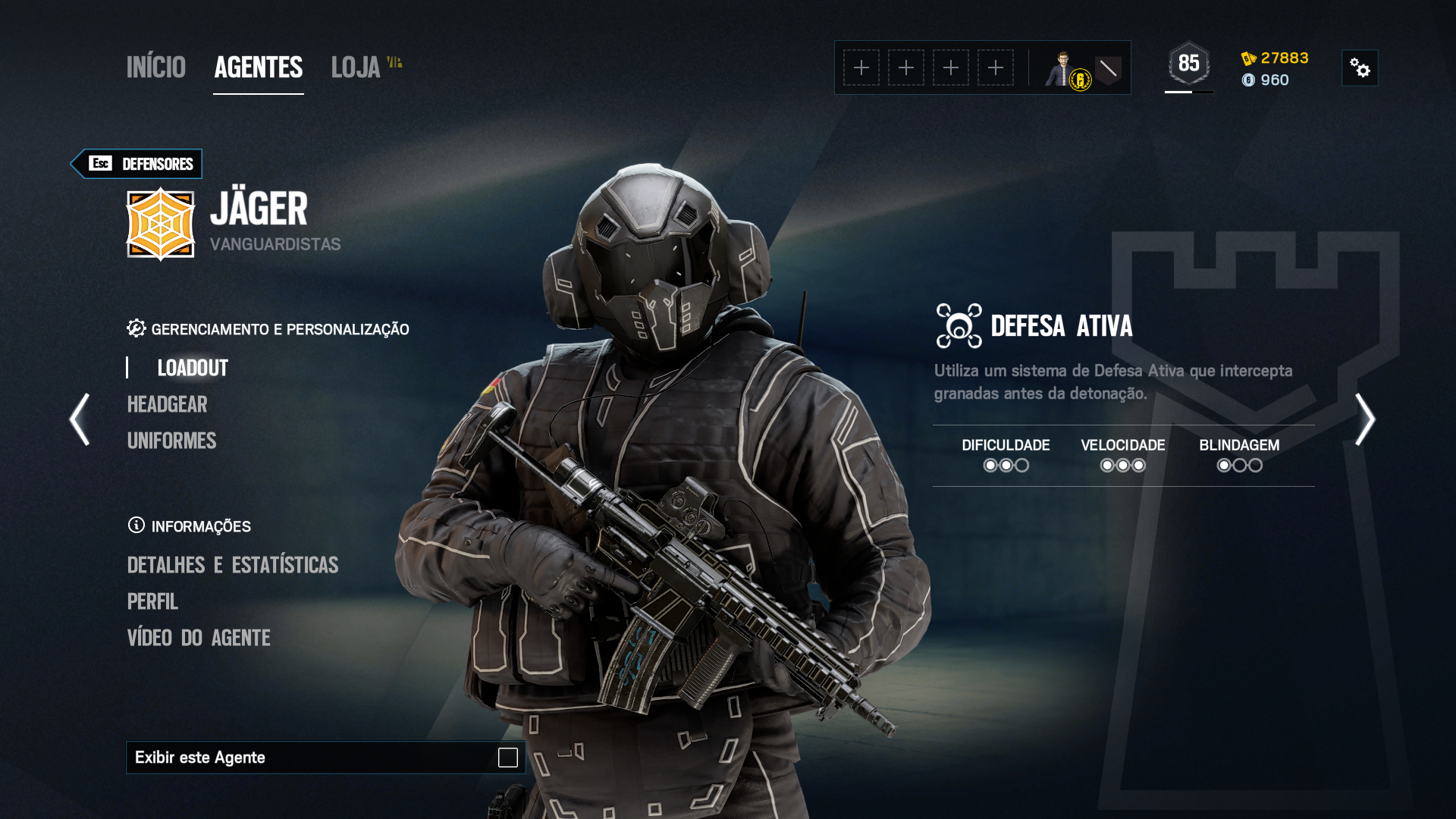Open the Perfil entry
This screenshot has height=819, width=1456.
coord(152,601)
